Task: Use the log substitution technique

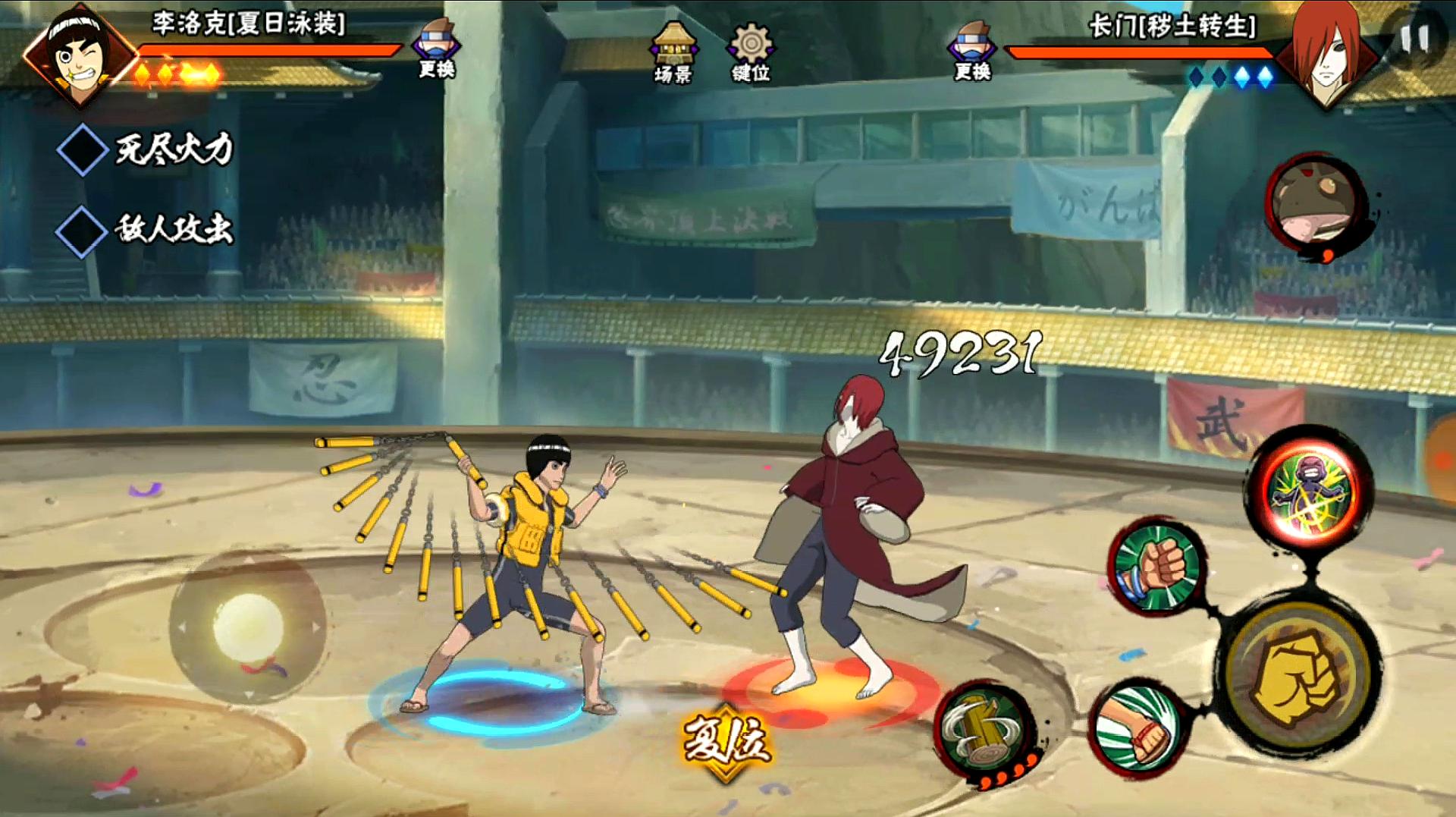Action: tap(984, 730)
